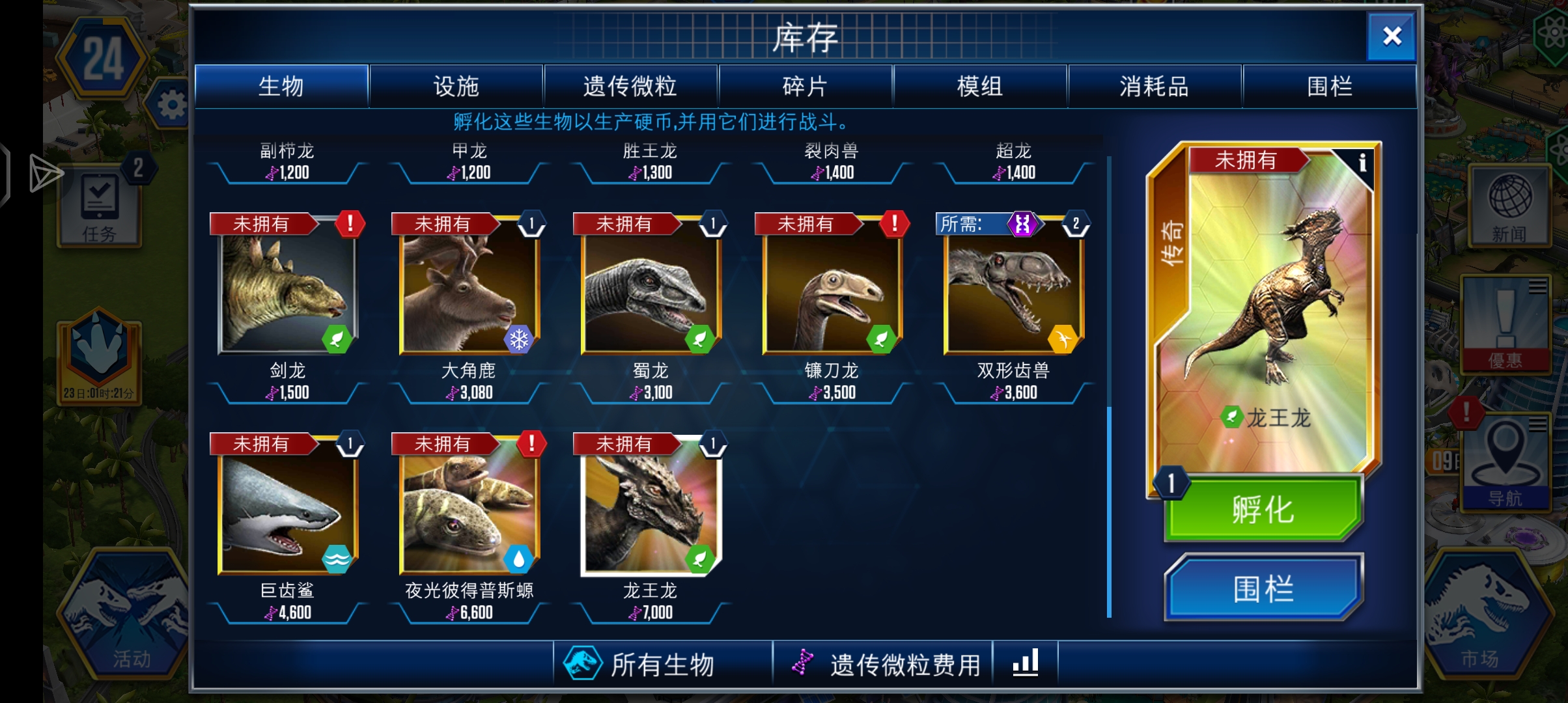
Task: Click the exclamation badge on 夜光彼得普斯螈
Action: click(531, 443)
